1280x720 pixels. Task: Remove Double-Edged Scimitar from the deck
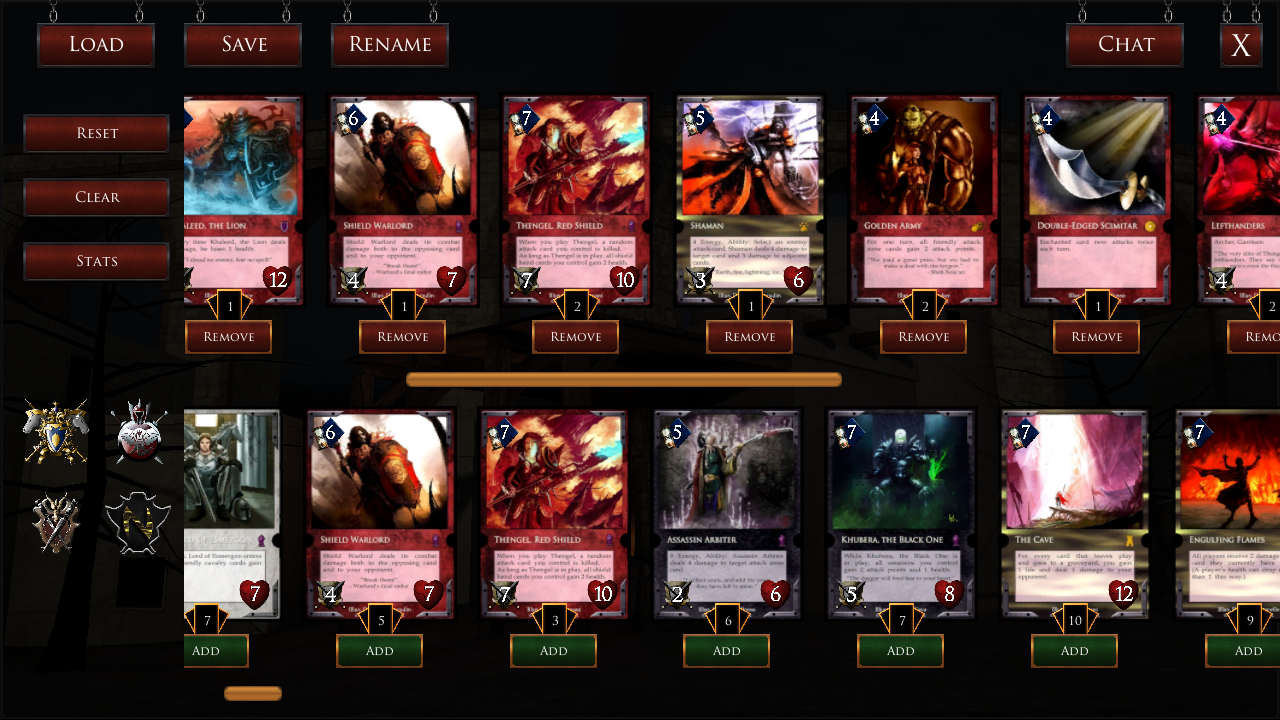(1097, 337)
